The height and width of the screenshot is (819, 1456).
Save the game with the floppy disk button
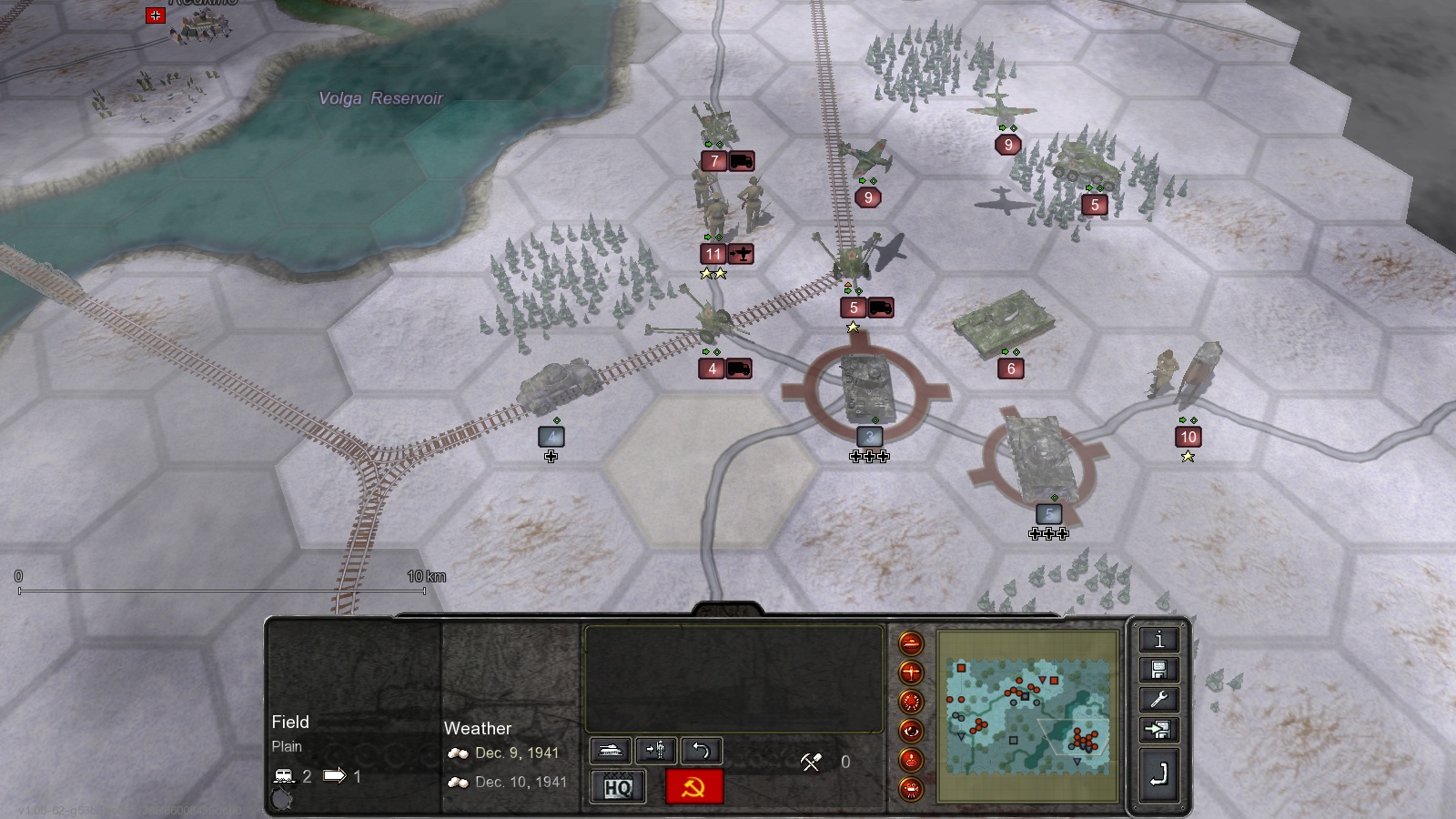[1158, 670]
